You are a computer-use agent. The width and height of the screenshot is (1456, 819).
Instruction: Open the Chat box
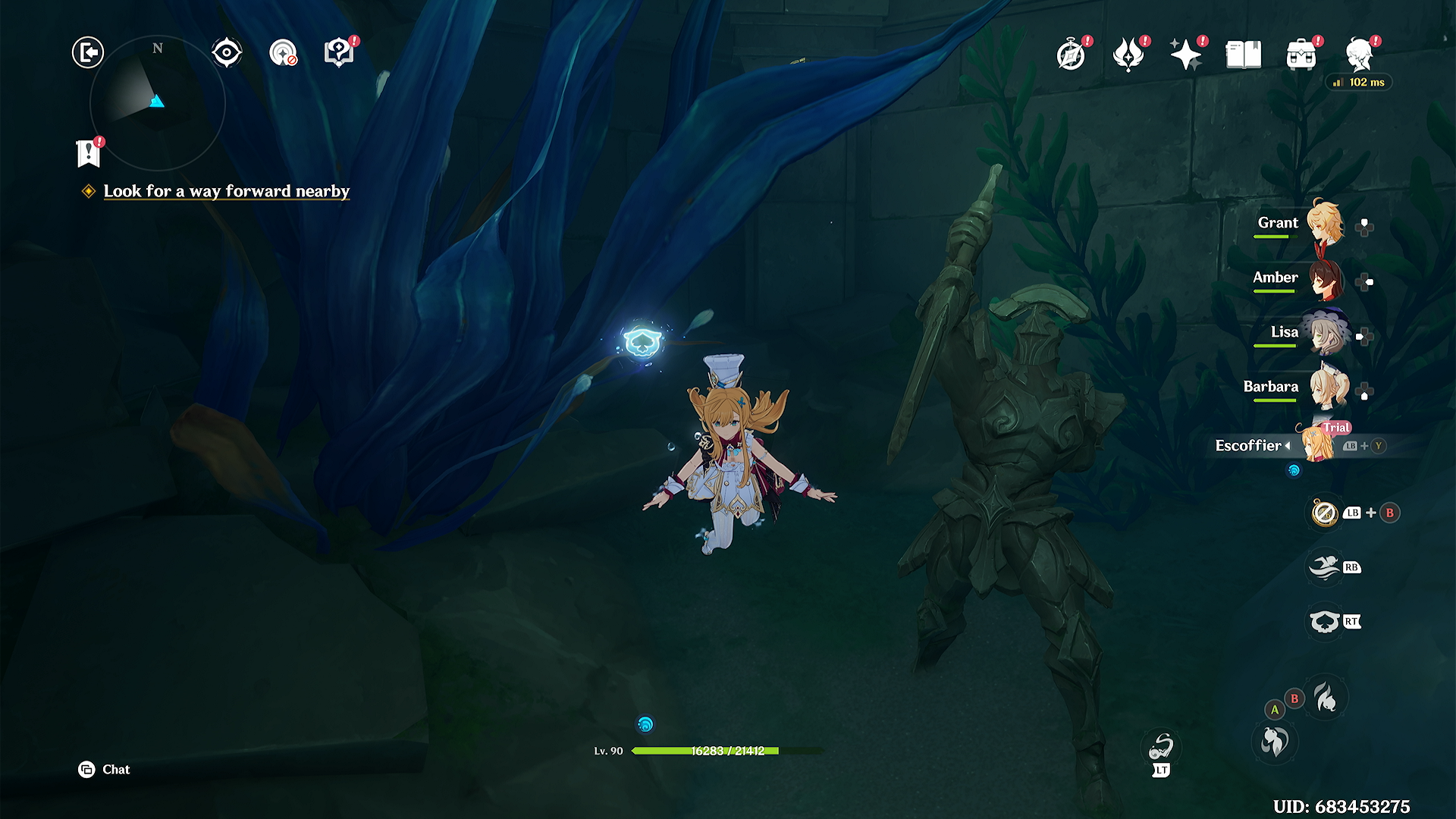[105, 770]
